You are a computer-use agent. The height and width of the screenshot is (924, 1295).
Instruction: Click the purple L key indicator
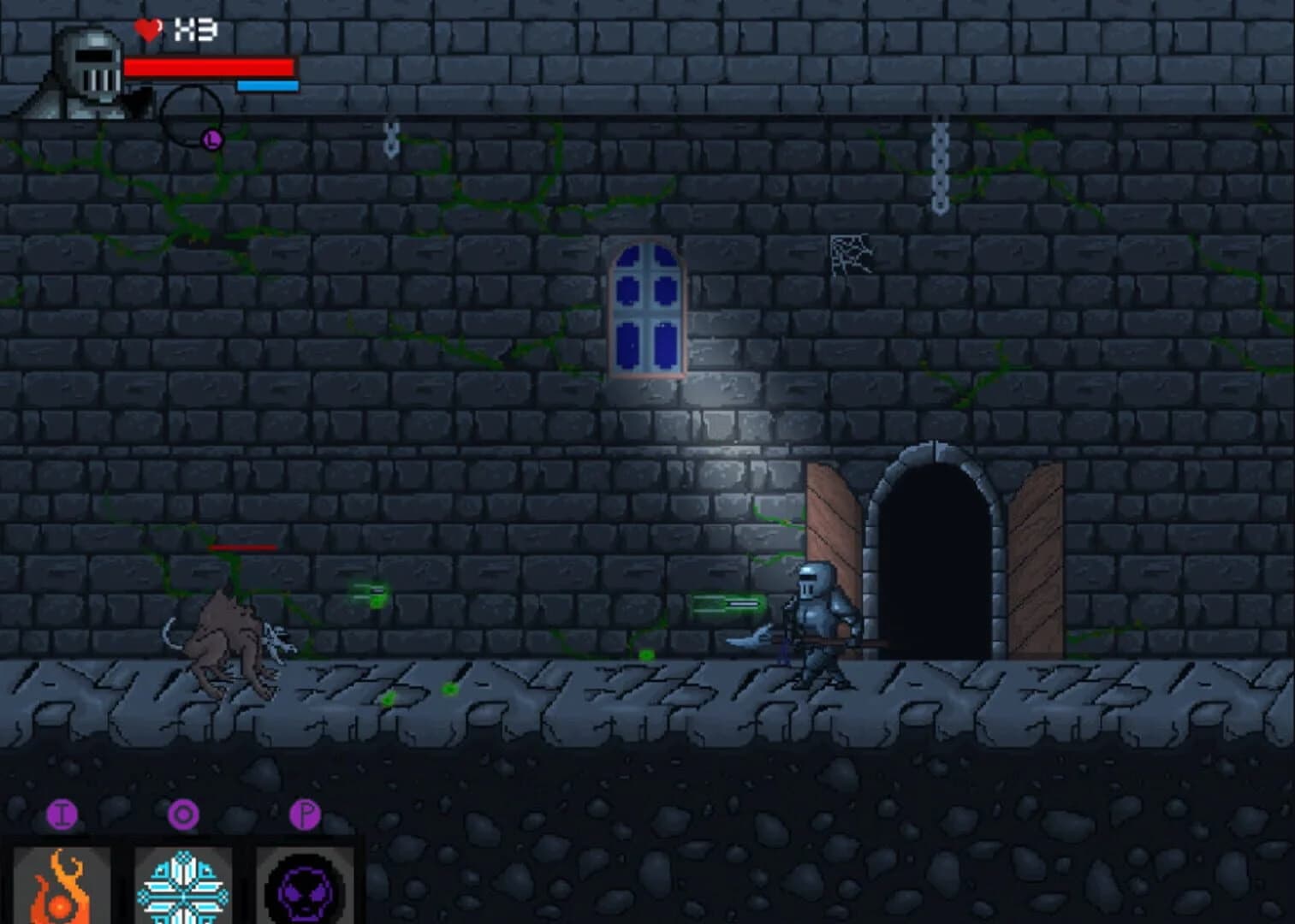(211, 137)
